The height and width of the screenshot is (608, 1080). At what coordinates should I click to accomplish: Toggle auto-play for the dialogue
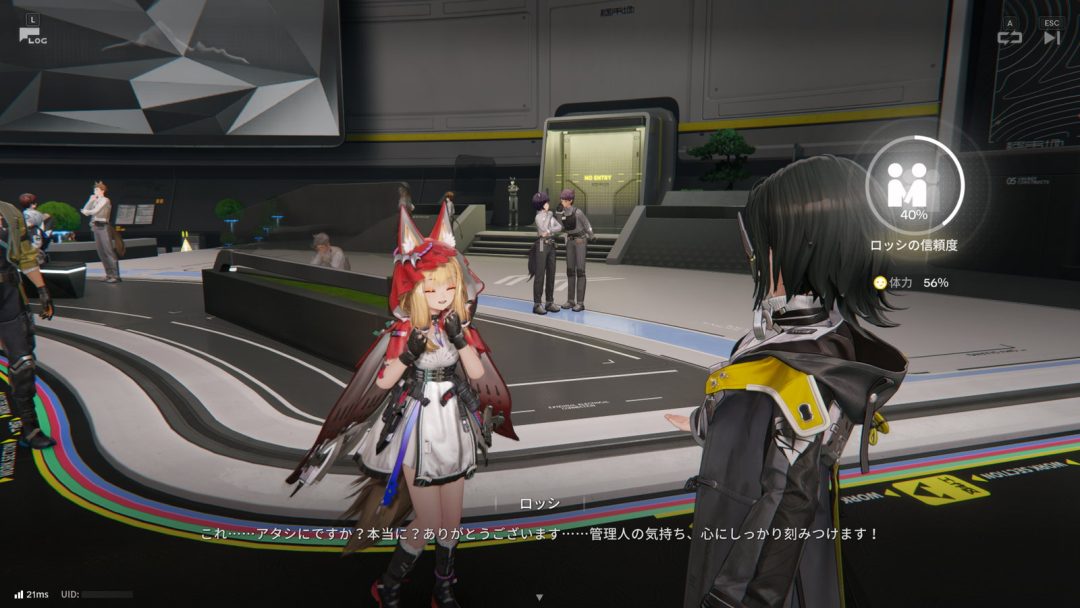(1009, 37)
